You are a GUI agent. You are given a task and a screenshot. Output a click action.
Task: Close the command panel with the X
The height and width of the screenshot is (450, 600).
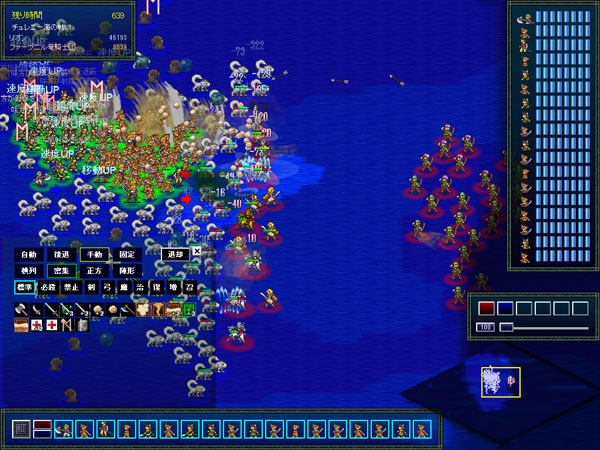[196, 253]
